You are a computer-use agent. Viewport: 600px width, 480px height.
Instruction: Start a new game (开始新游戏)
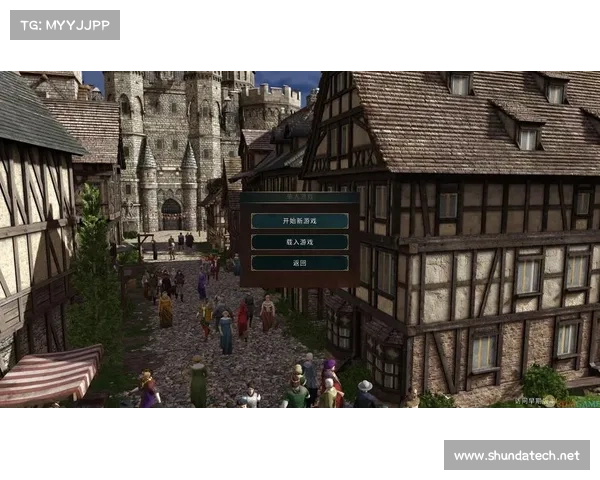point(299,221)
